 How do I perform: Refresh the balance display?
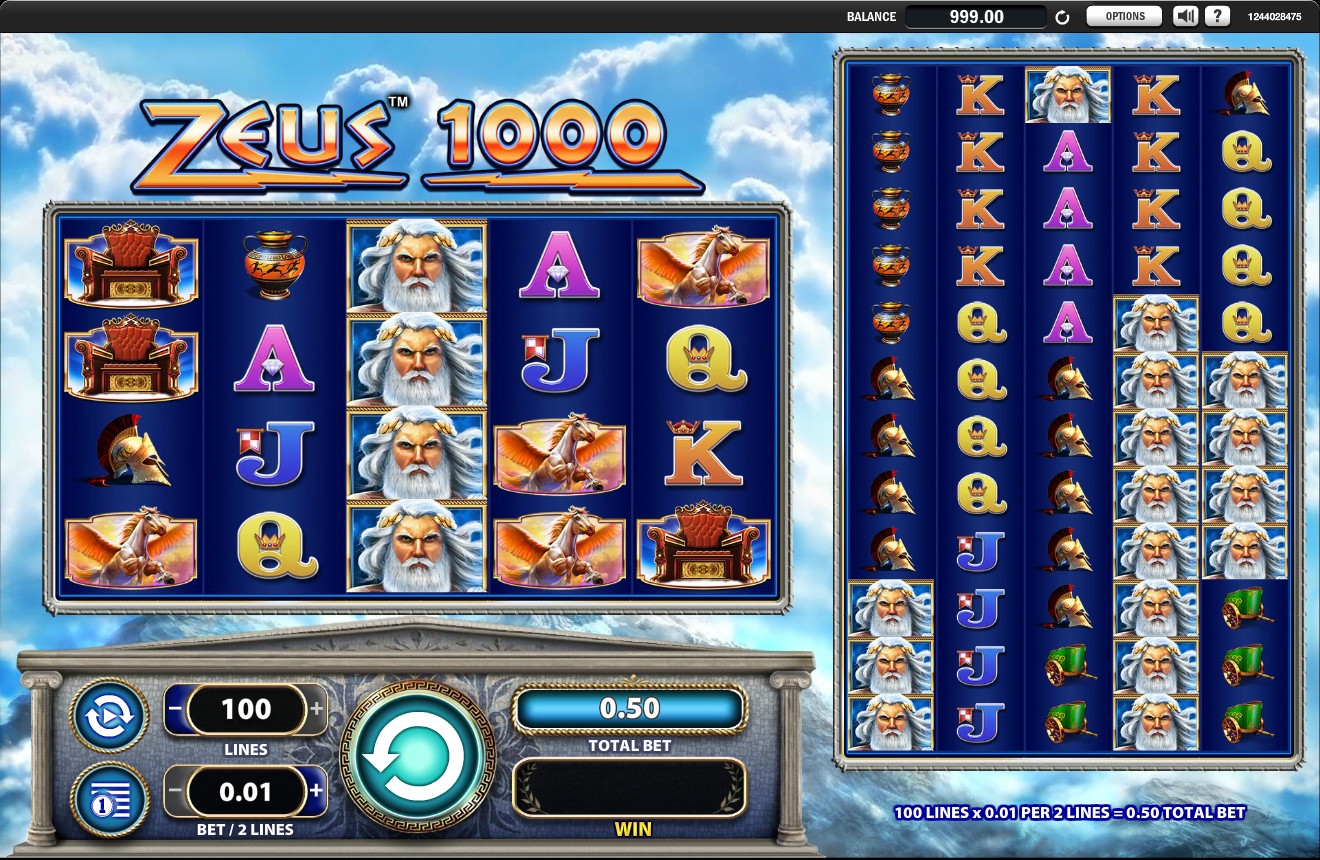[x=1062, y=17]
